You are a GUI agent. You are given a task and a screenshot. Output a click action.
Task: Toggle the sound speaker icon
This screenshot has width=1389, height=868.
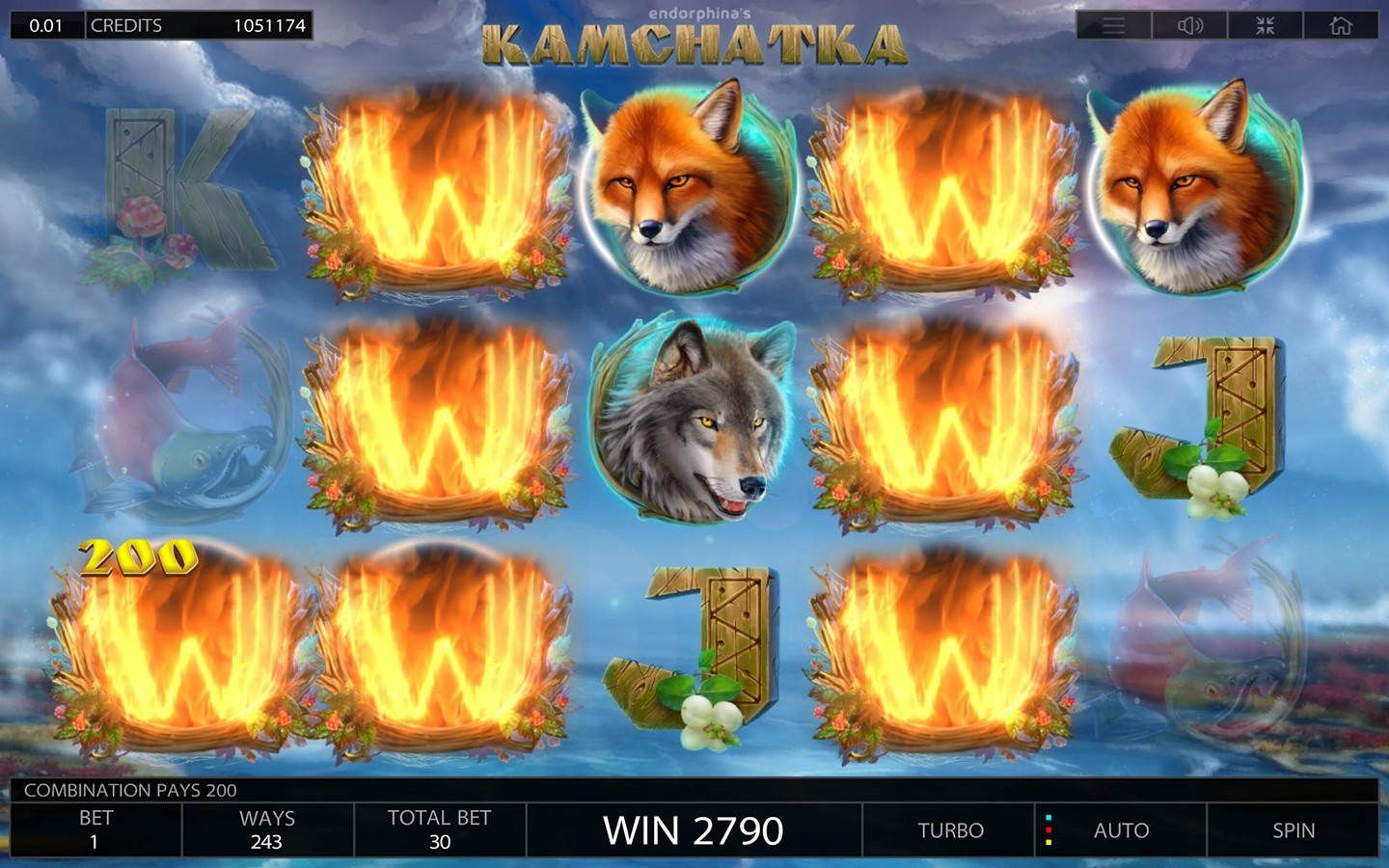point(1190,26)
